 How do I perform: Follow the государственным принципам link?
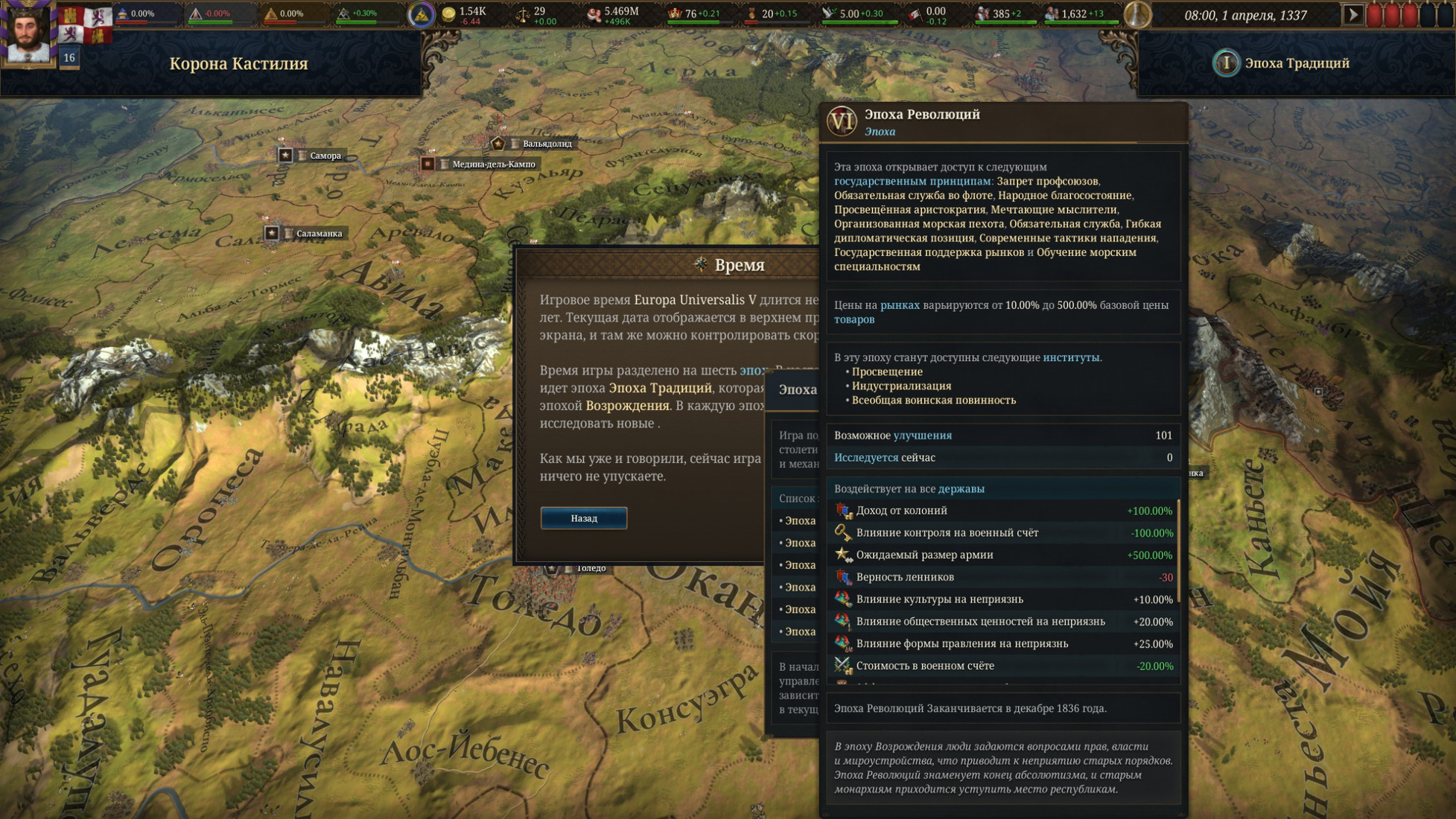(912, 181)
